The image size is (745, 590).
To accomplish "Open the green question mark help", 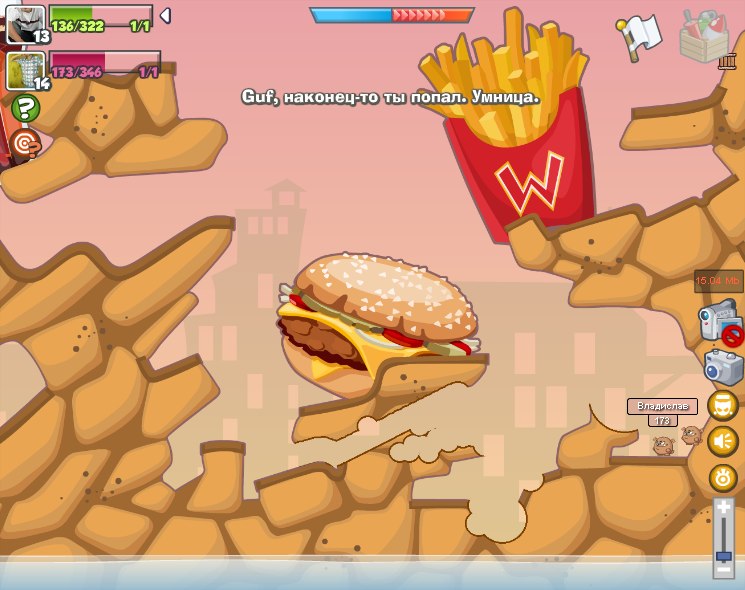I will click(26, 108).
